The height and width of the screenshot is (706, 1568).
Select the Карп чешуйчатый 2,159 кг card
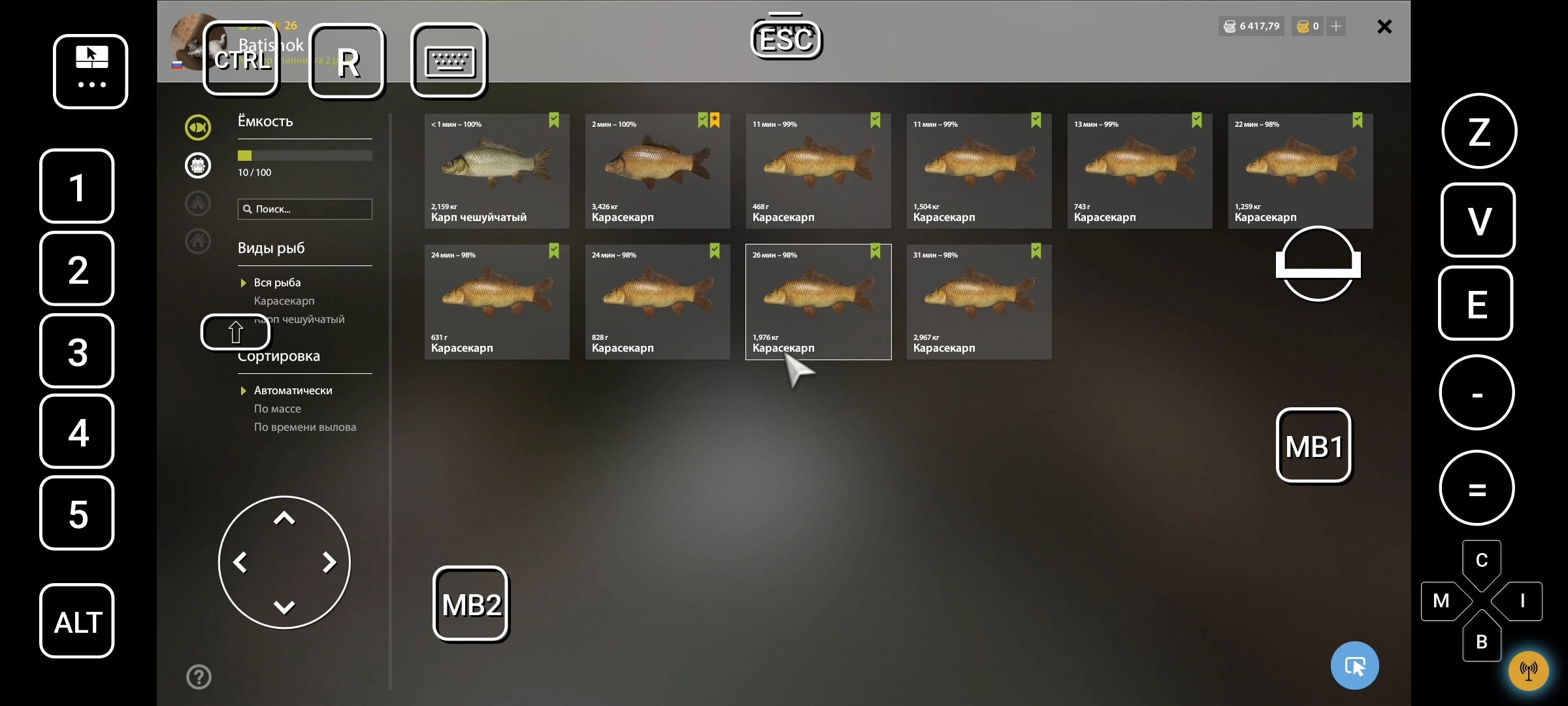(x=497, y=171)
